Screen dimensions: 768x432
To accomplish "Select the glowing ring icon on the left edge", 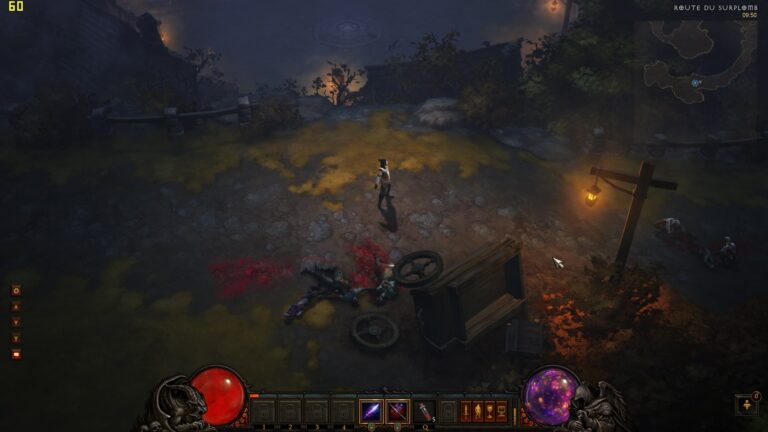I will coord(16,290).
